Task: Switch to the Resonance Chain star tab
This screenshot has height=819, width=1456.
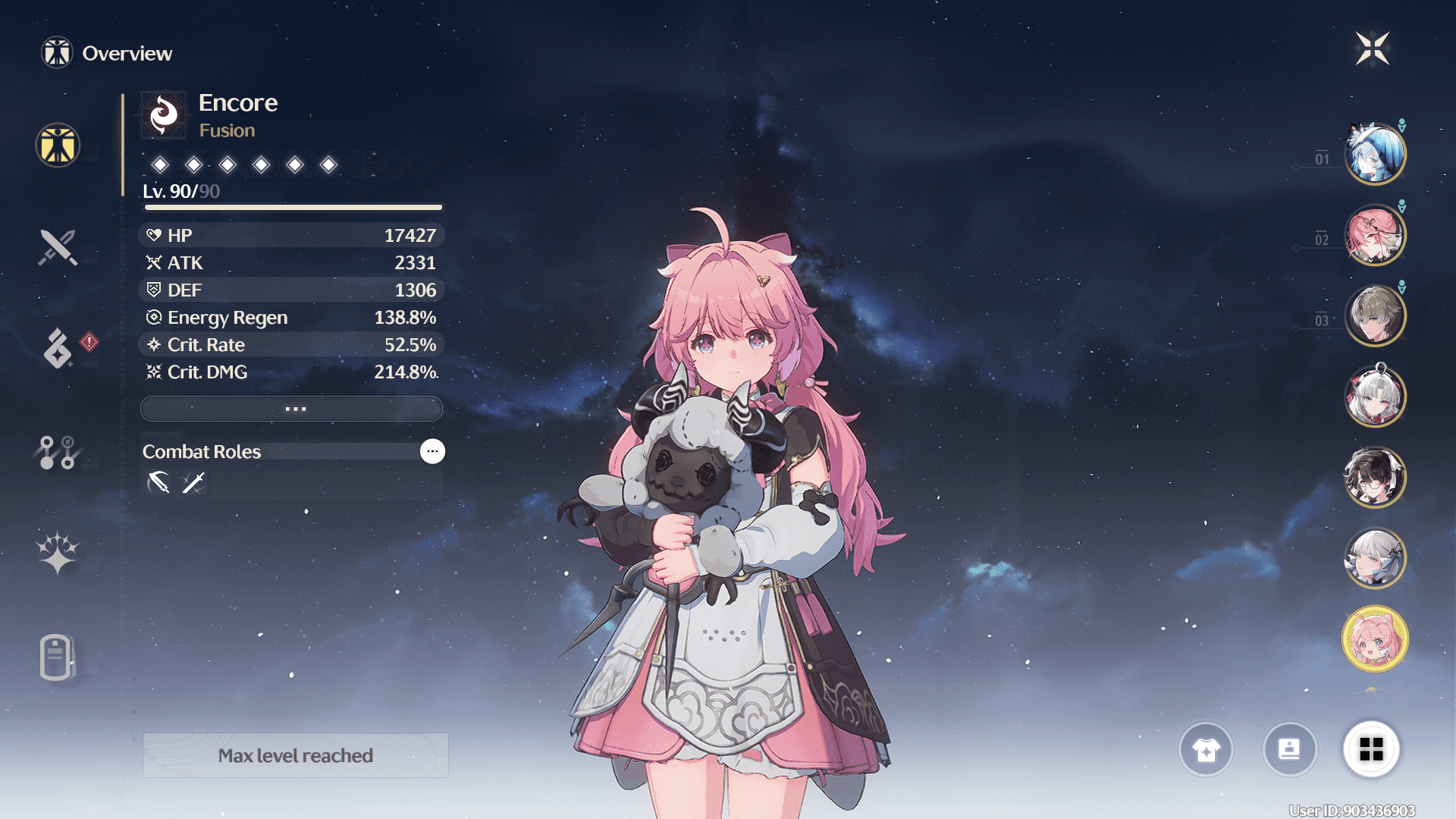Action: (x=58, y=553)
